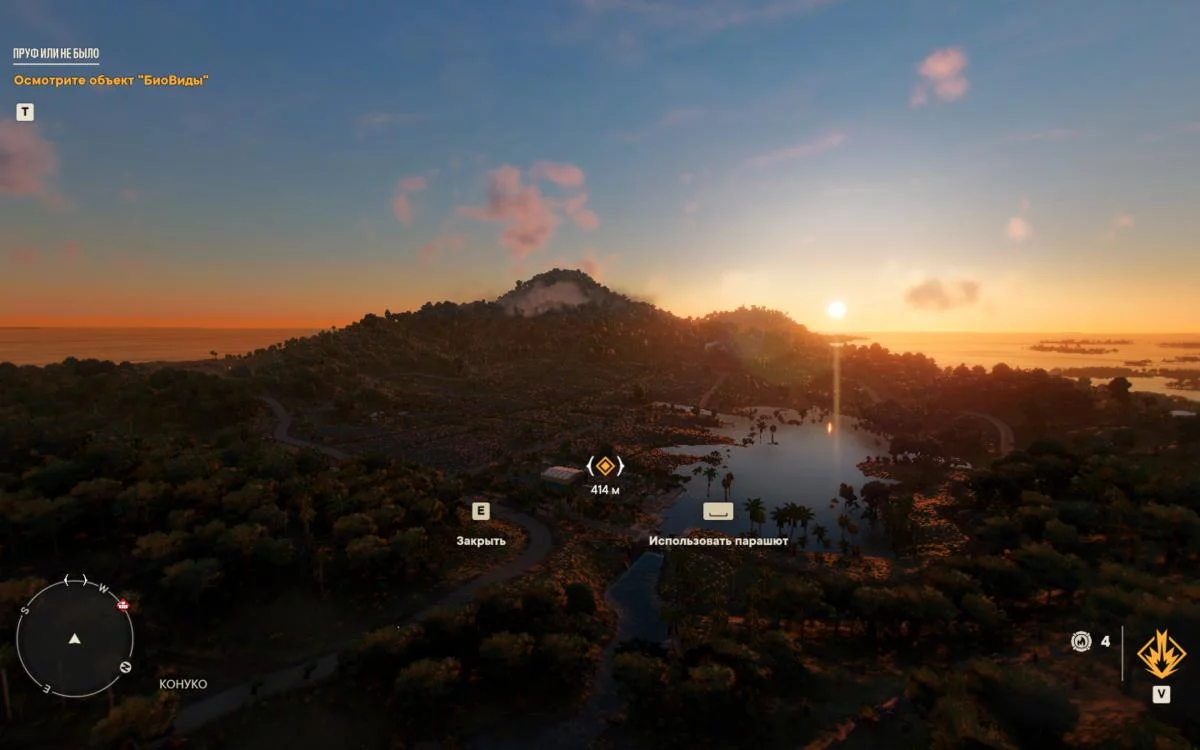Select the round throwable gadget icon

pos(1081,642)
